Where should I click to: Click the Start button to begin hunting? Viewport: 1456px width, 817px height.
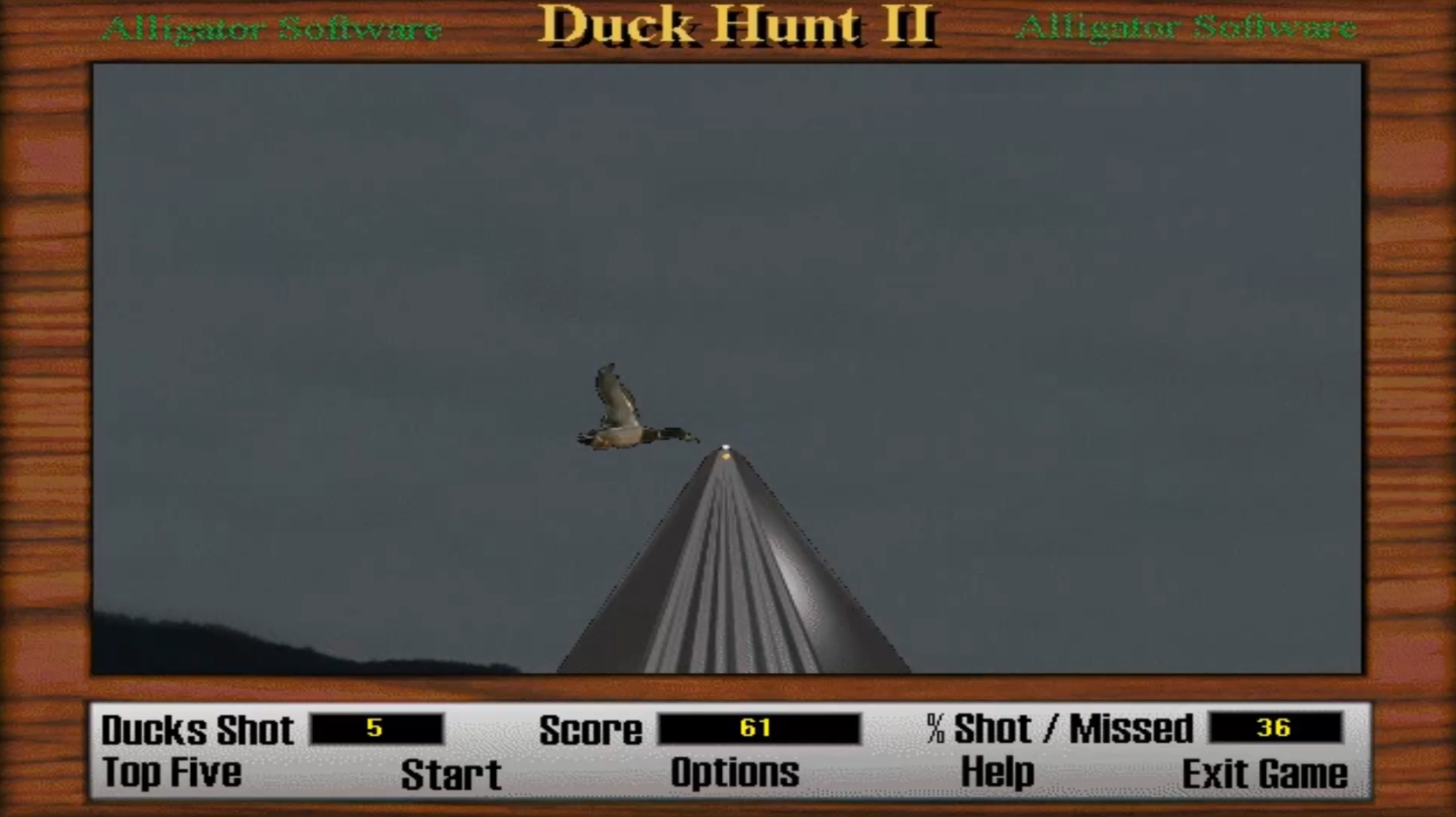click(450, 773)
